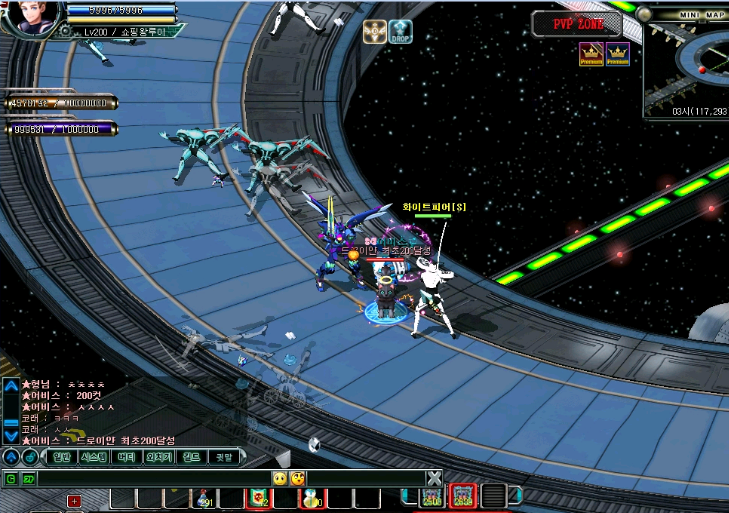Click the small red plus button

[74, 500]
